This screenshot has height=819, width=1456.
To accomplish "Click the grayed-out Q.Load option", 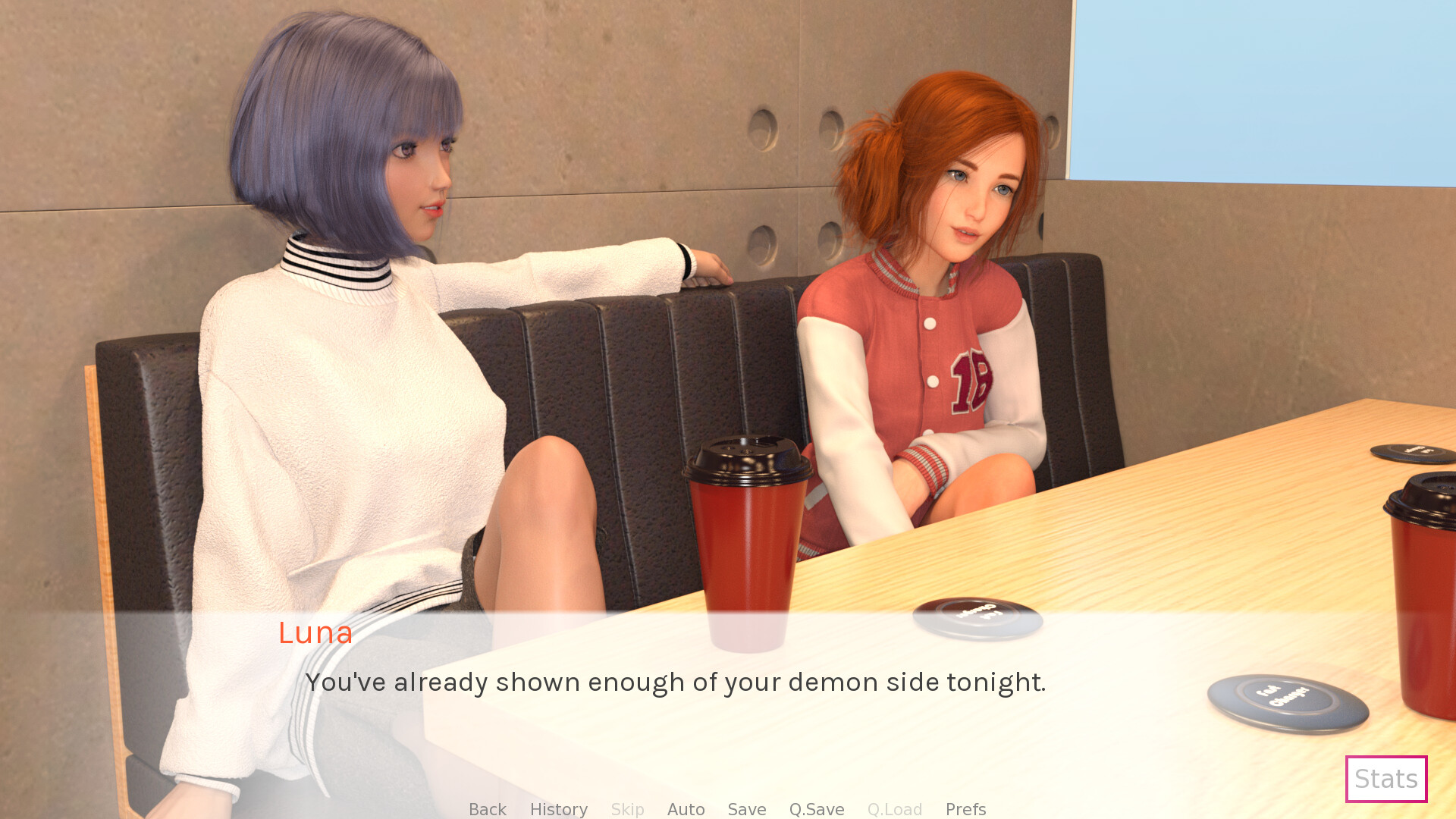I will click(895, 808).
